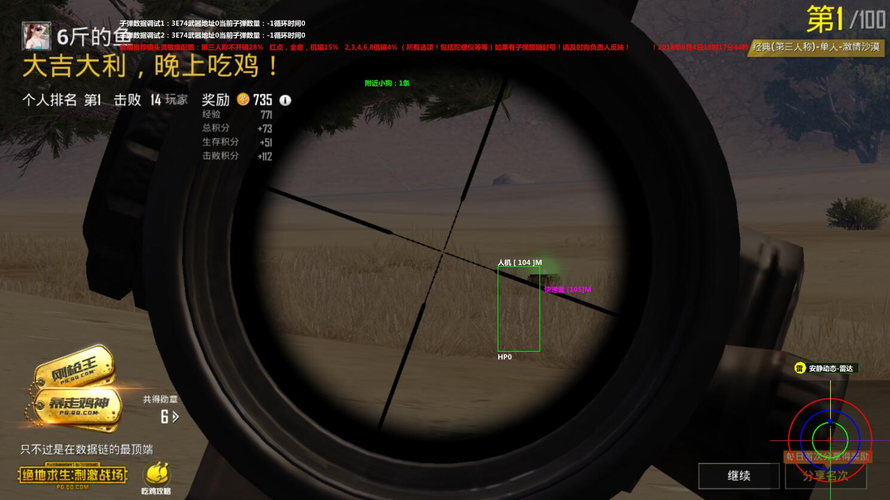This screenshot has height=500, width=890.
Task: View the 暴走鸡神 gold dog tag medal
Action: click(78, 404)
